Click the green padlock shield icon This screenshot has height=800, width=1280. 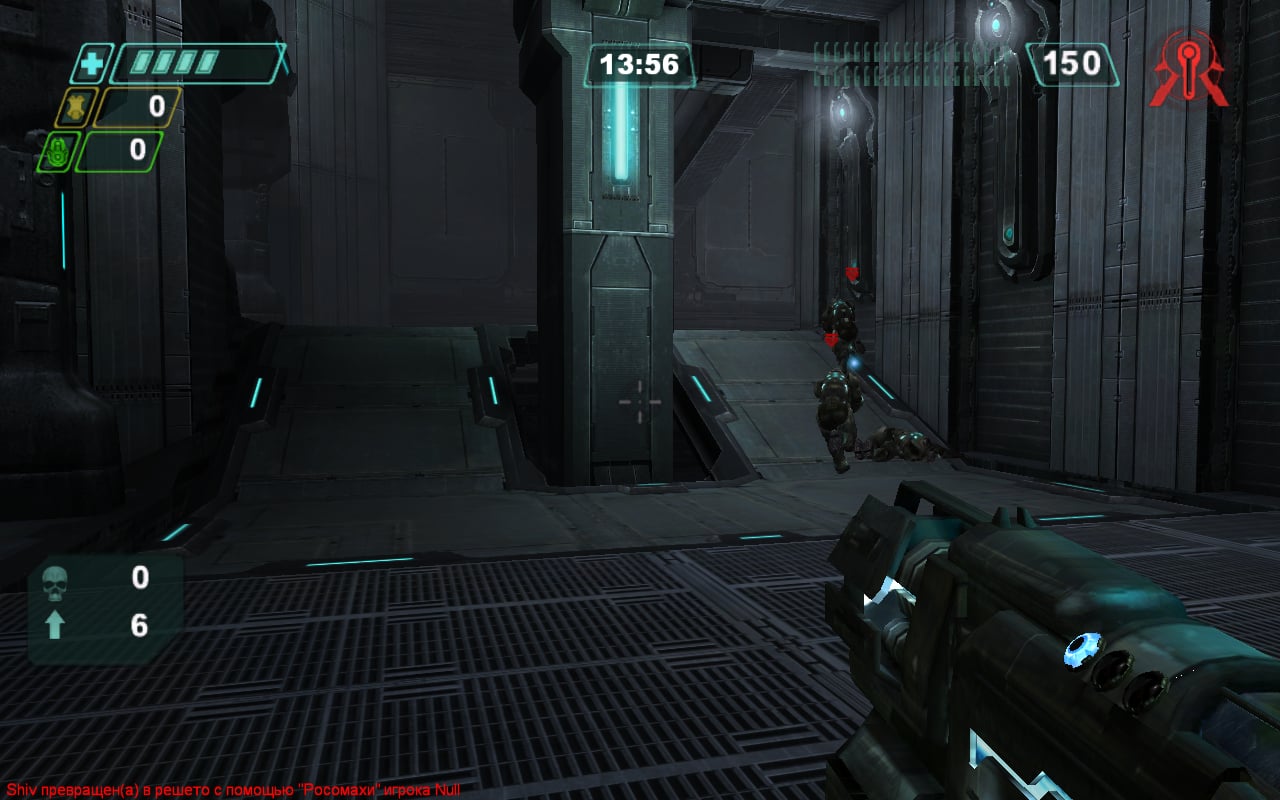point(55,152)
